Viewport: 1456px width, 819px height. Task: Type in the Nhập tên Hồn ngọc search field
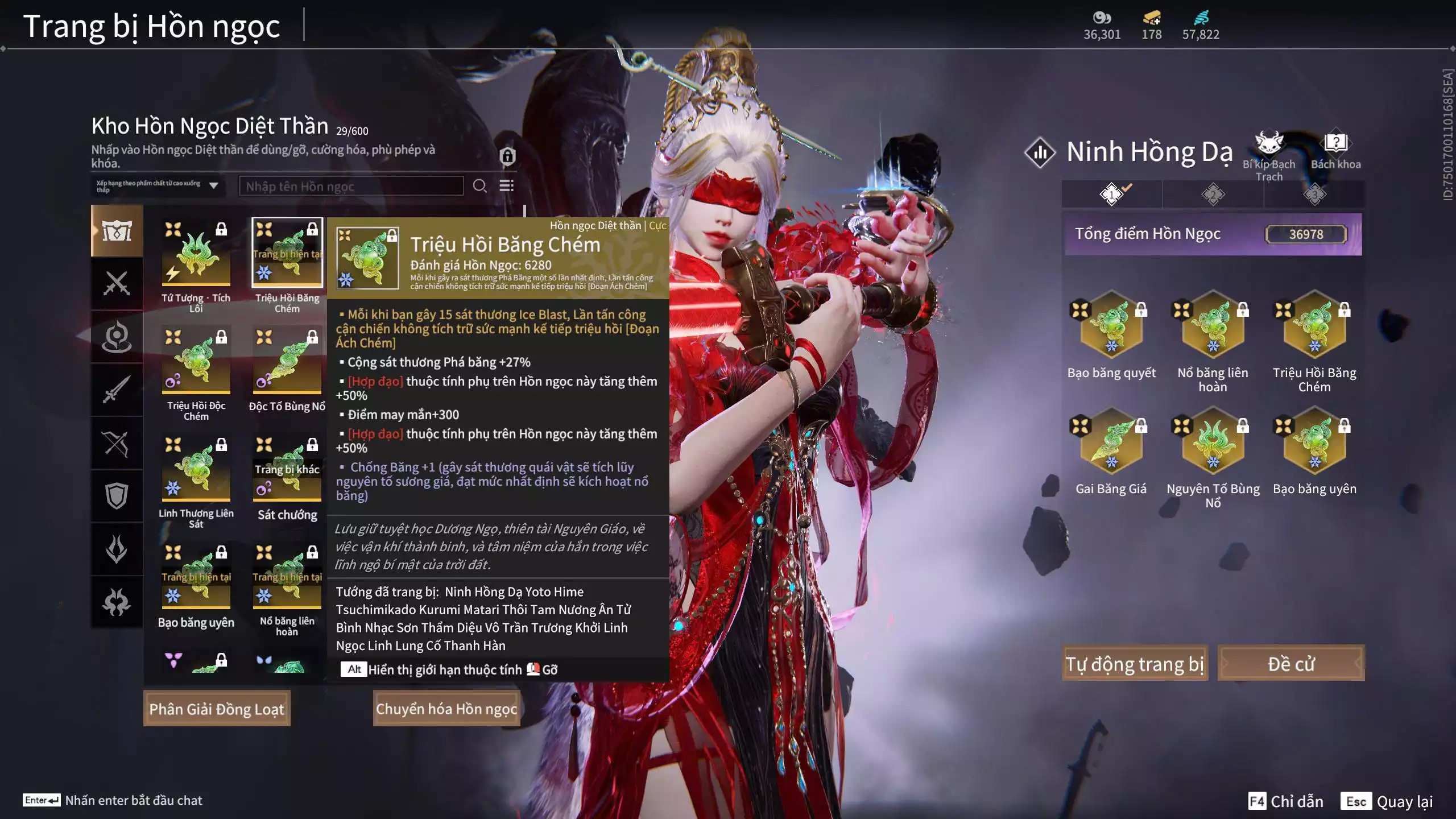coord(351,187)
